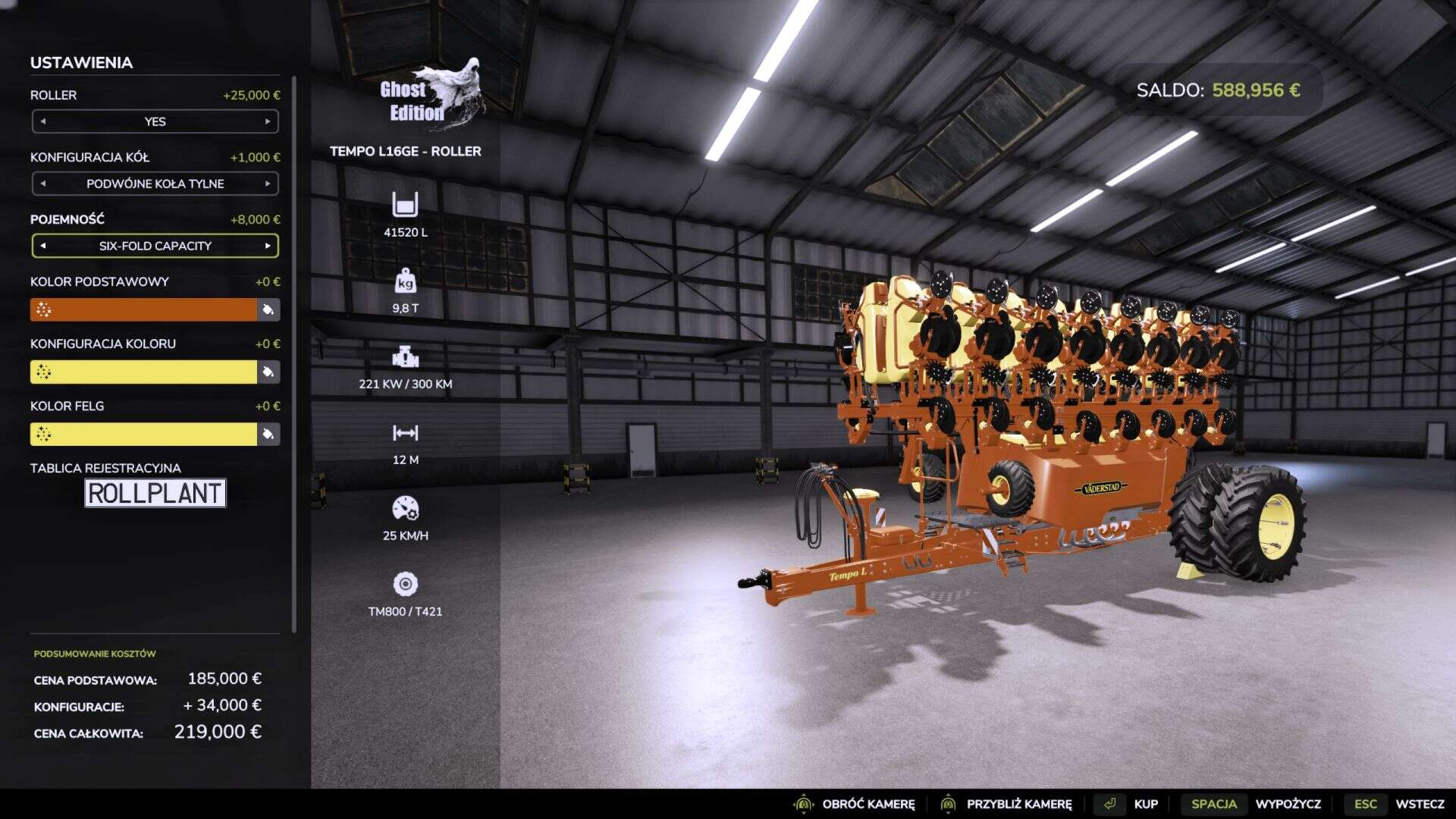The height and width of the screenshot is (819, 1456).
Task: Open the orange base color swatch
Action: pos(144,309)
